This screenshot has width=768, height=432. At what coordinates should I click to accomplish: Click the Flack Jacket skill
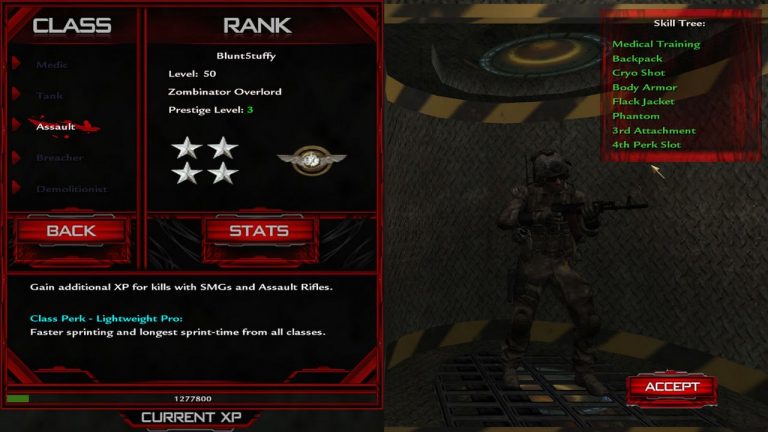pos(643,101)
